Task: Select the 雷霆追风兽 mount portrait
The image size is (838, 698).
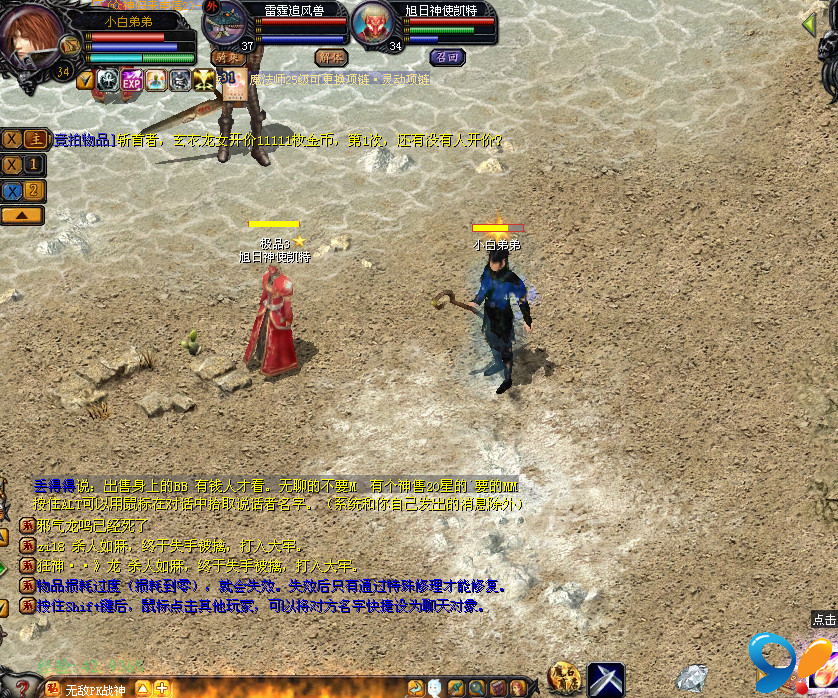Action: (227, 22)
